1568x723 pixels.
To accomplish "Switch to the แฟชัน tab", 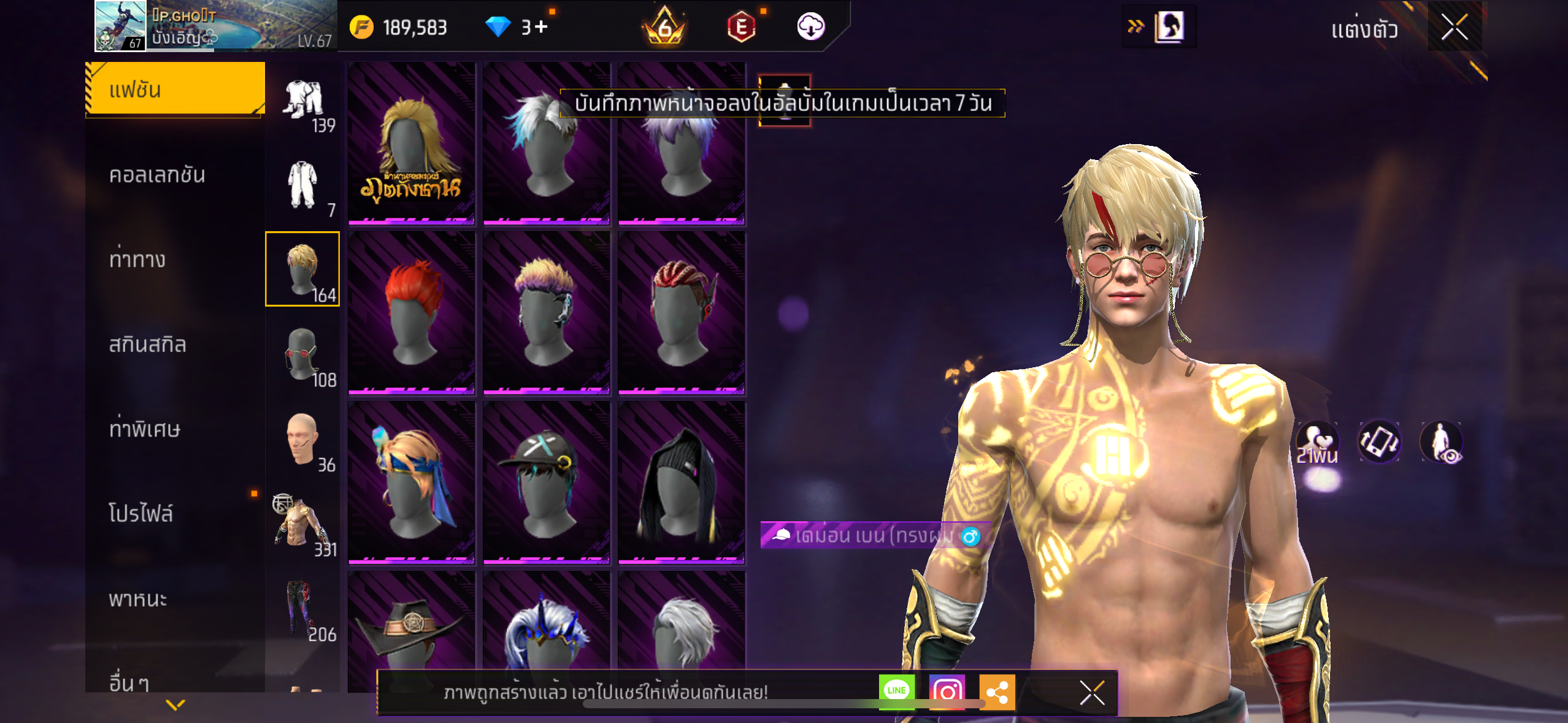I will click(175, 90).
